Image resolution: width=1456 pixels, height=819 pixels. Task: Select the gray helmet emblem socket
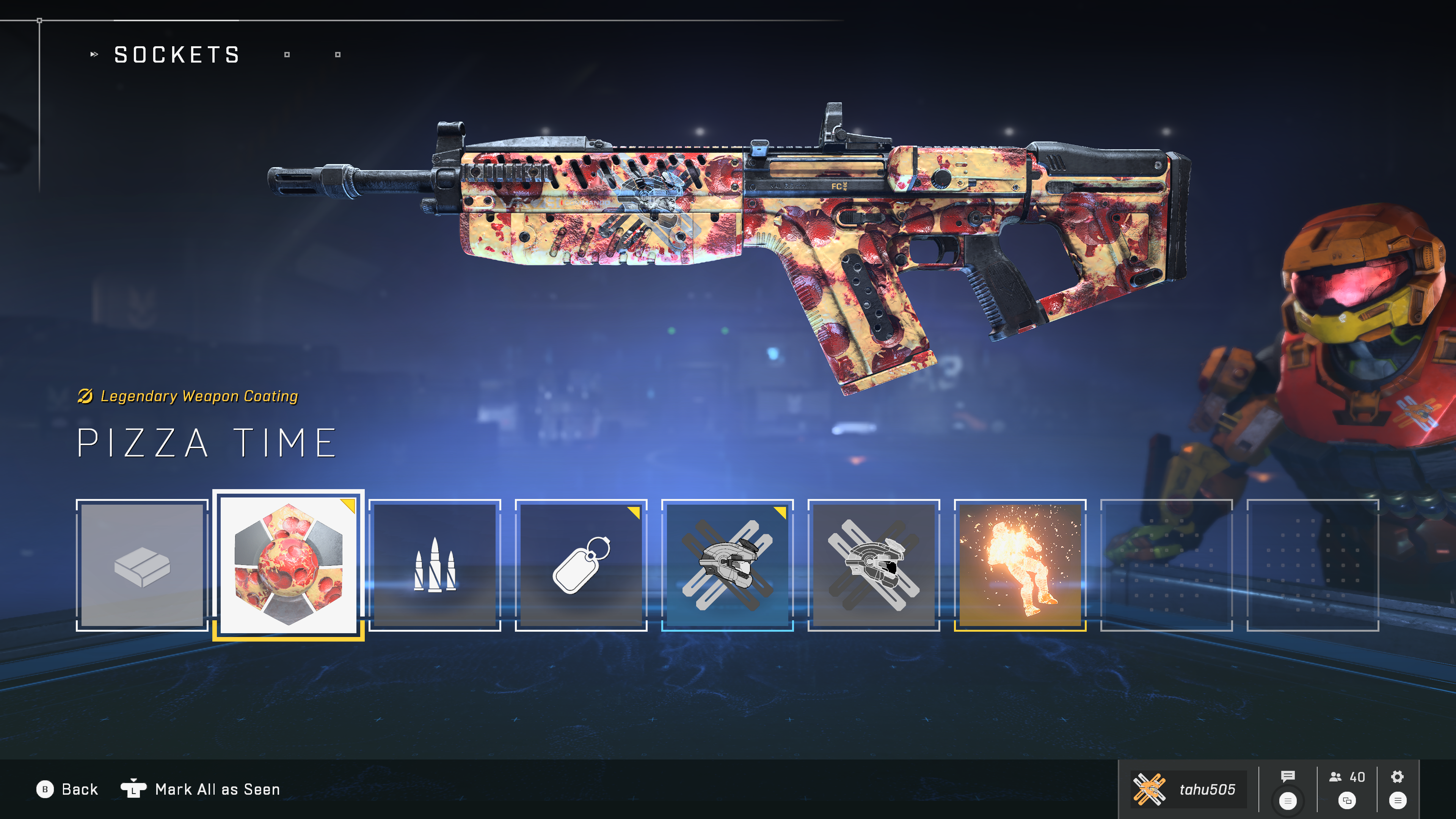coord(874,565)
